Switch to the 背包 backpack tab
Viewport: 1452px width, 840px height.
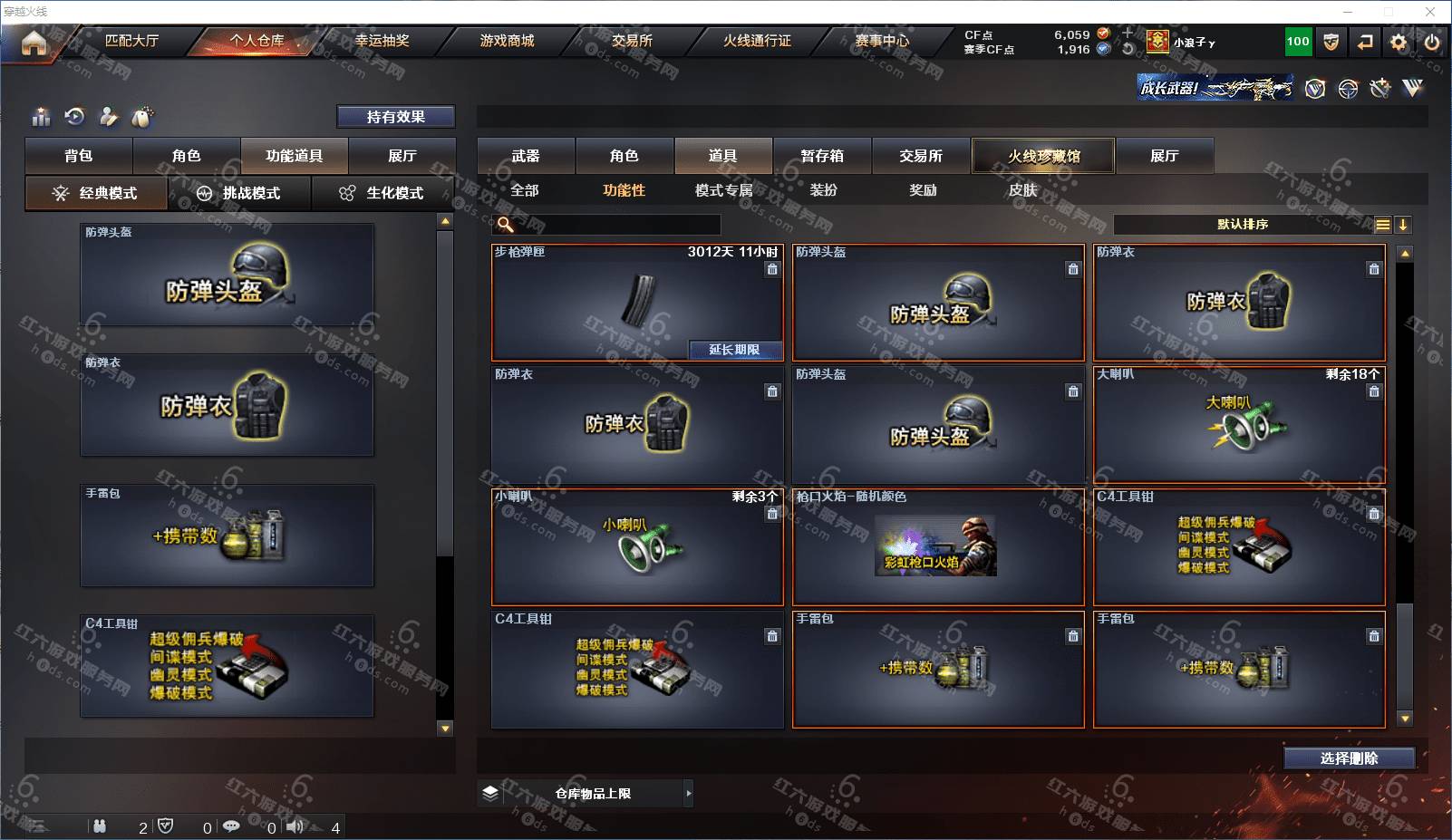click(79, 156)
